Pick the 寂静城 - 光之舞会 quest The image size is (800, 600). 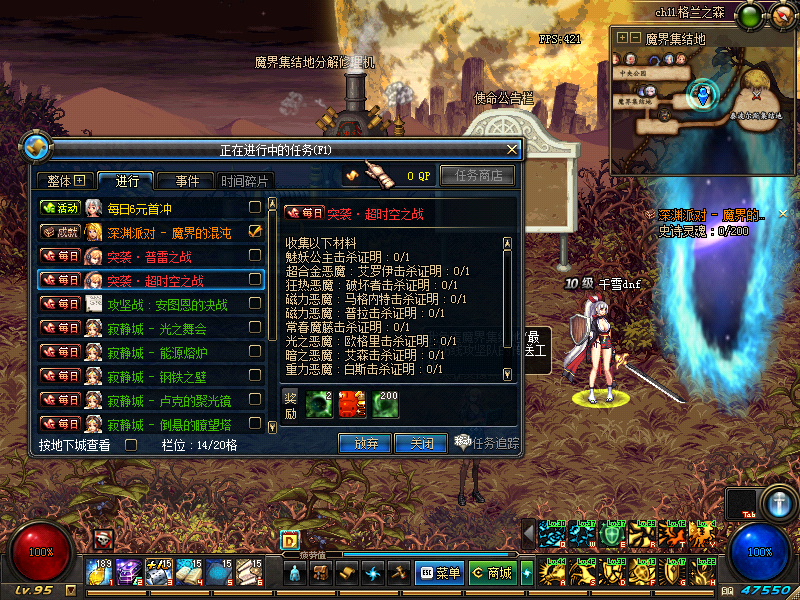click(x=150, y=328)
